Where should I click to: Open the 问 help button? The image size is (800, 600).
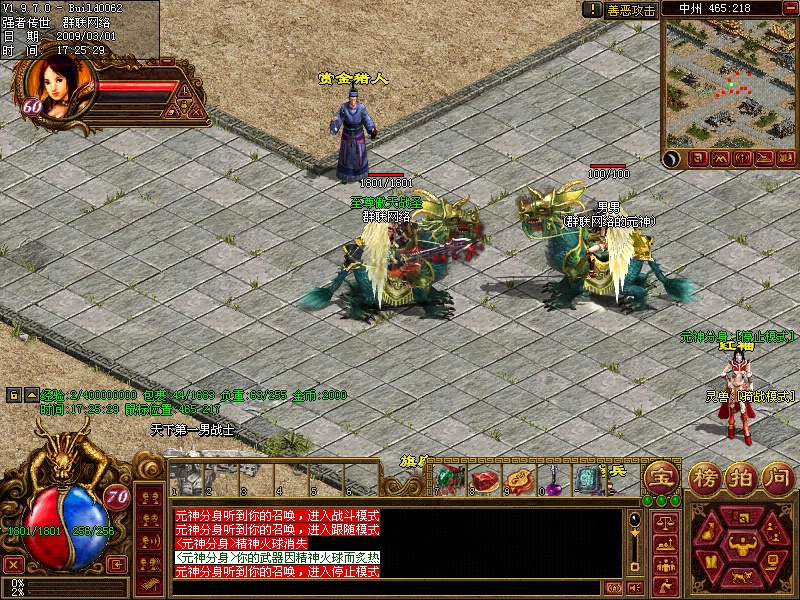[x=776, y=476]
